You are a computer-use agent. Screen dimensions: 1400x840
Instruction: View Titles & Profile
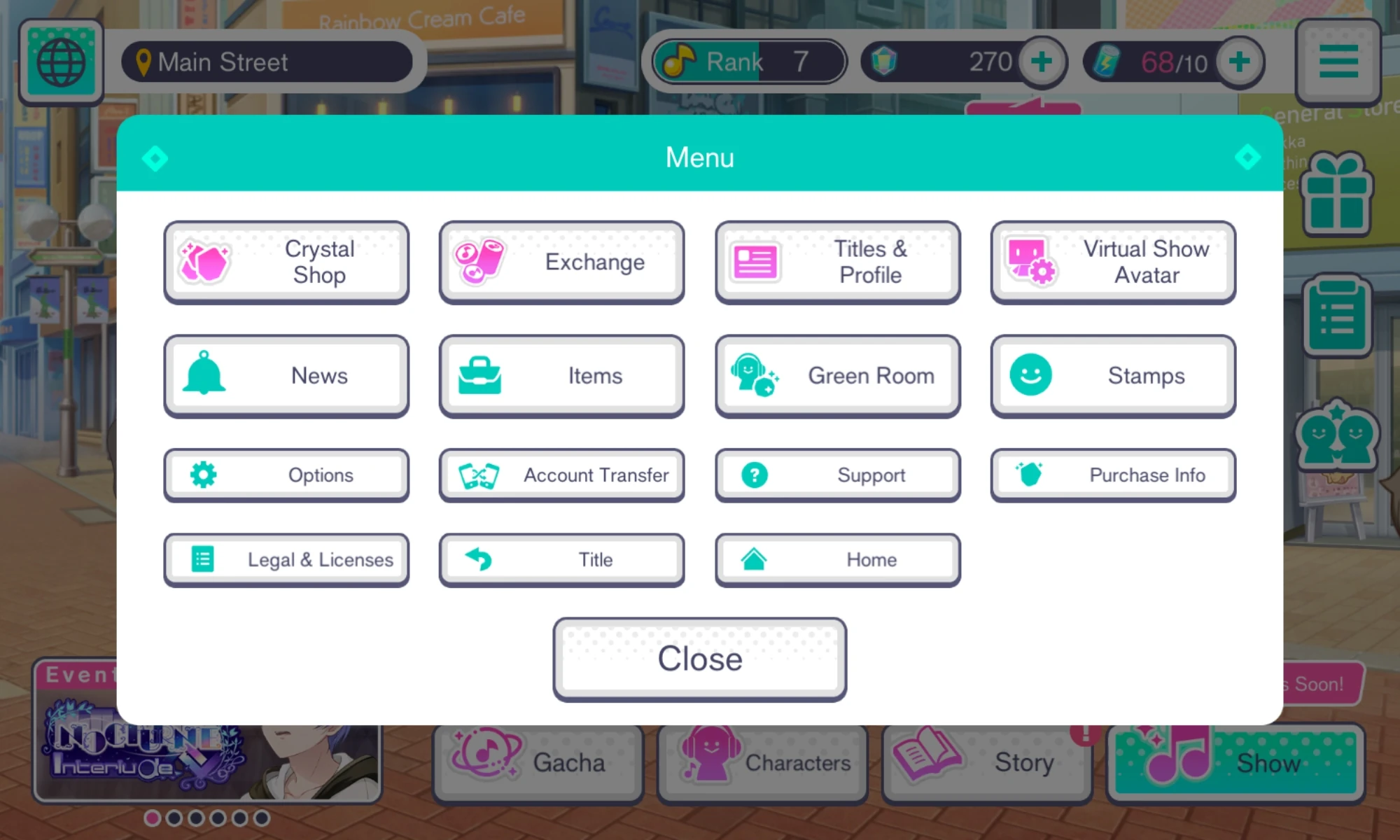(837, 262)
